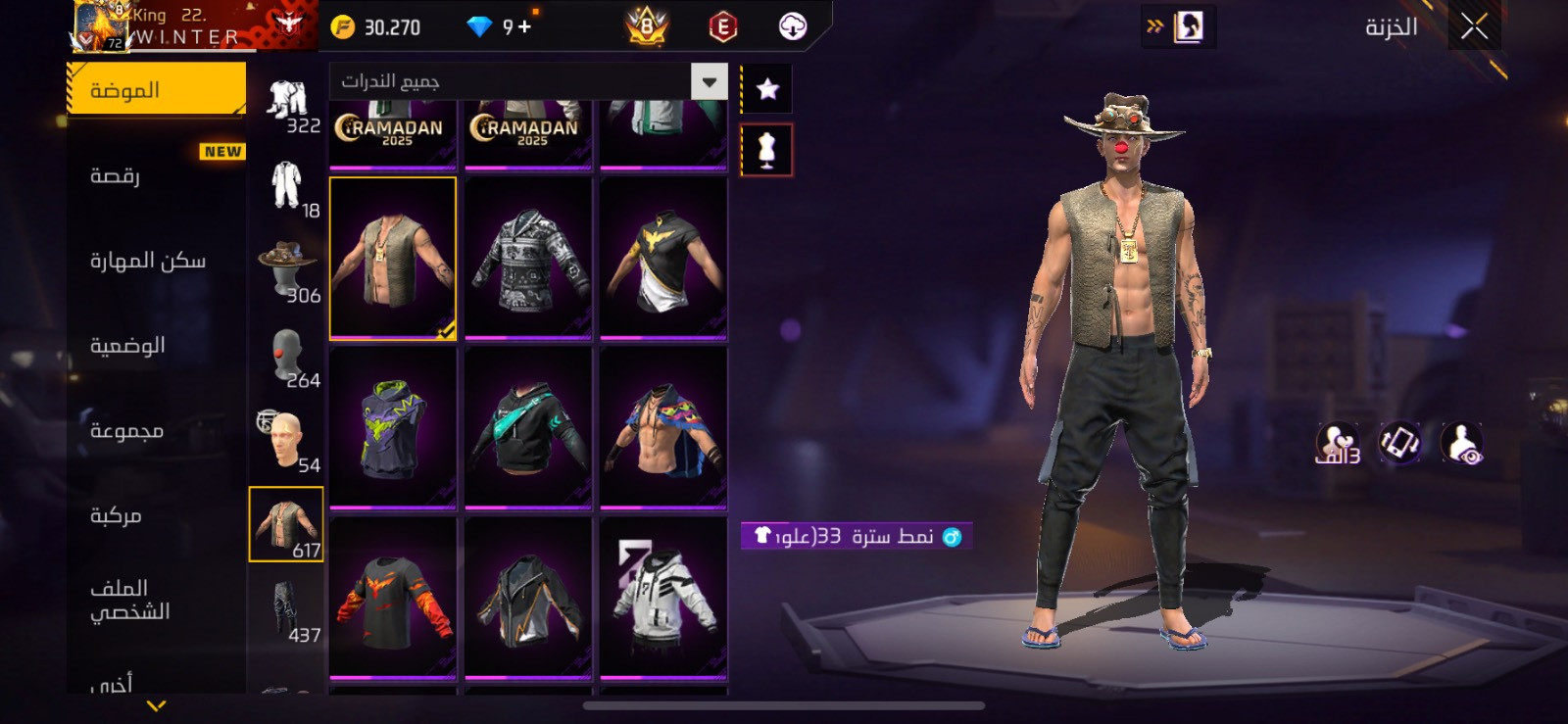Click the mannequin preview button
1568x724 pixels.
[x=767, y=150]
